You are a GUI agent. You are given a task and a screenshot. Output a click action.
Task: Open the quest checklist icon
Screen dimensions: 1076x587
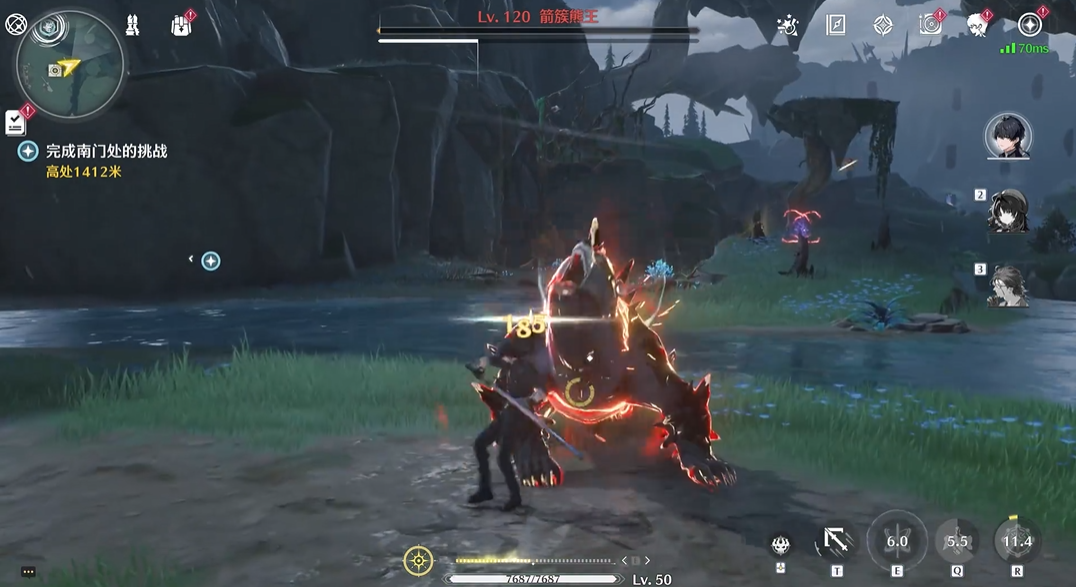[x=15, y=122]
